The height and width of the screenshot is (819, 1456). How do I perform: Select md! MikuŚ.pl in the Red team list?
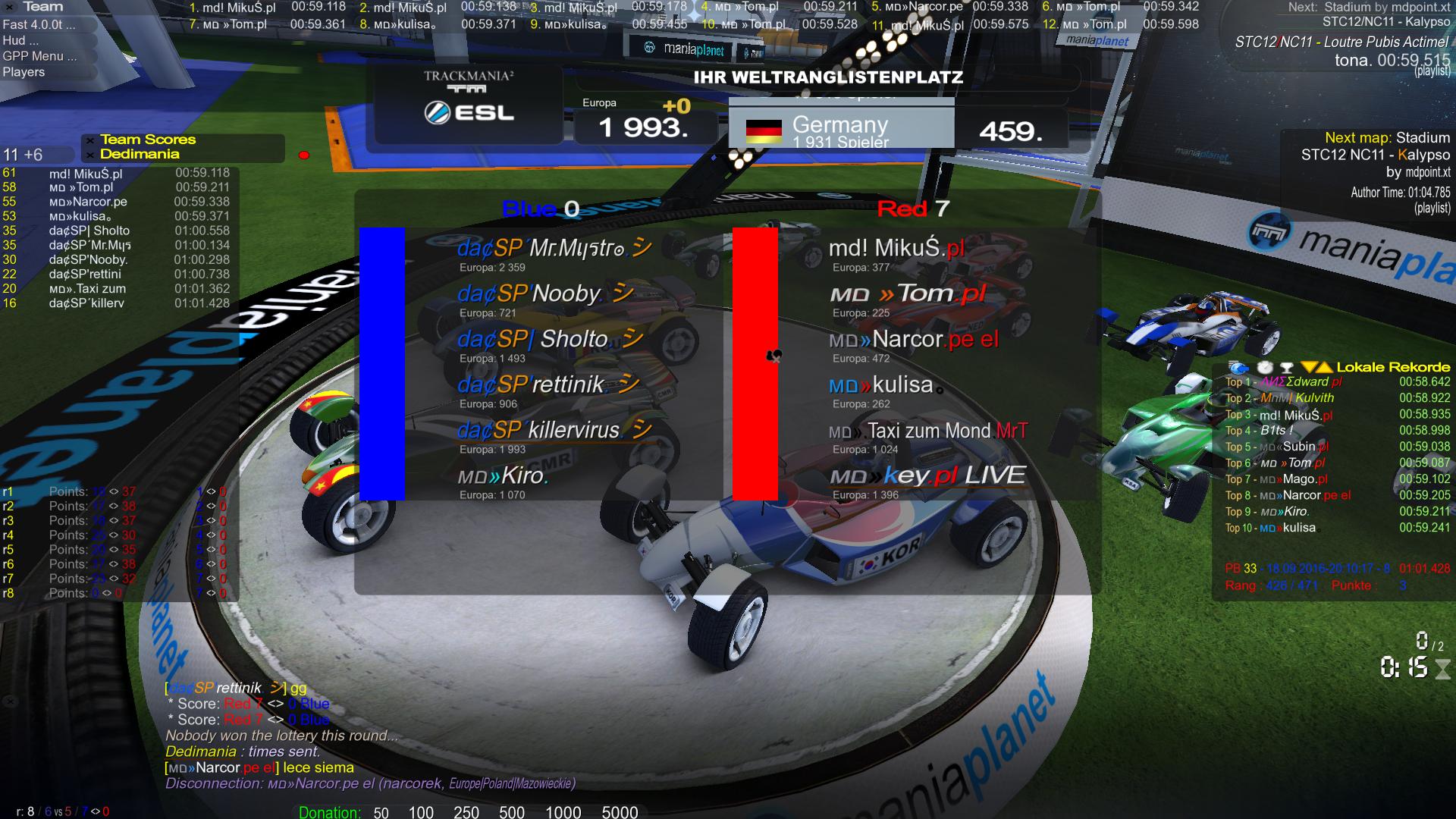pyautogui.click(x=896, y=249)
